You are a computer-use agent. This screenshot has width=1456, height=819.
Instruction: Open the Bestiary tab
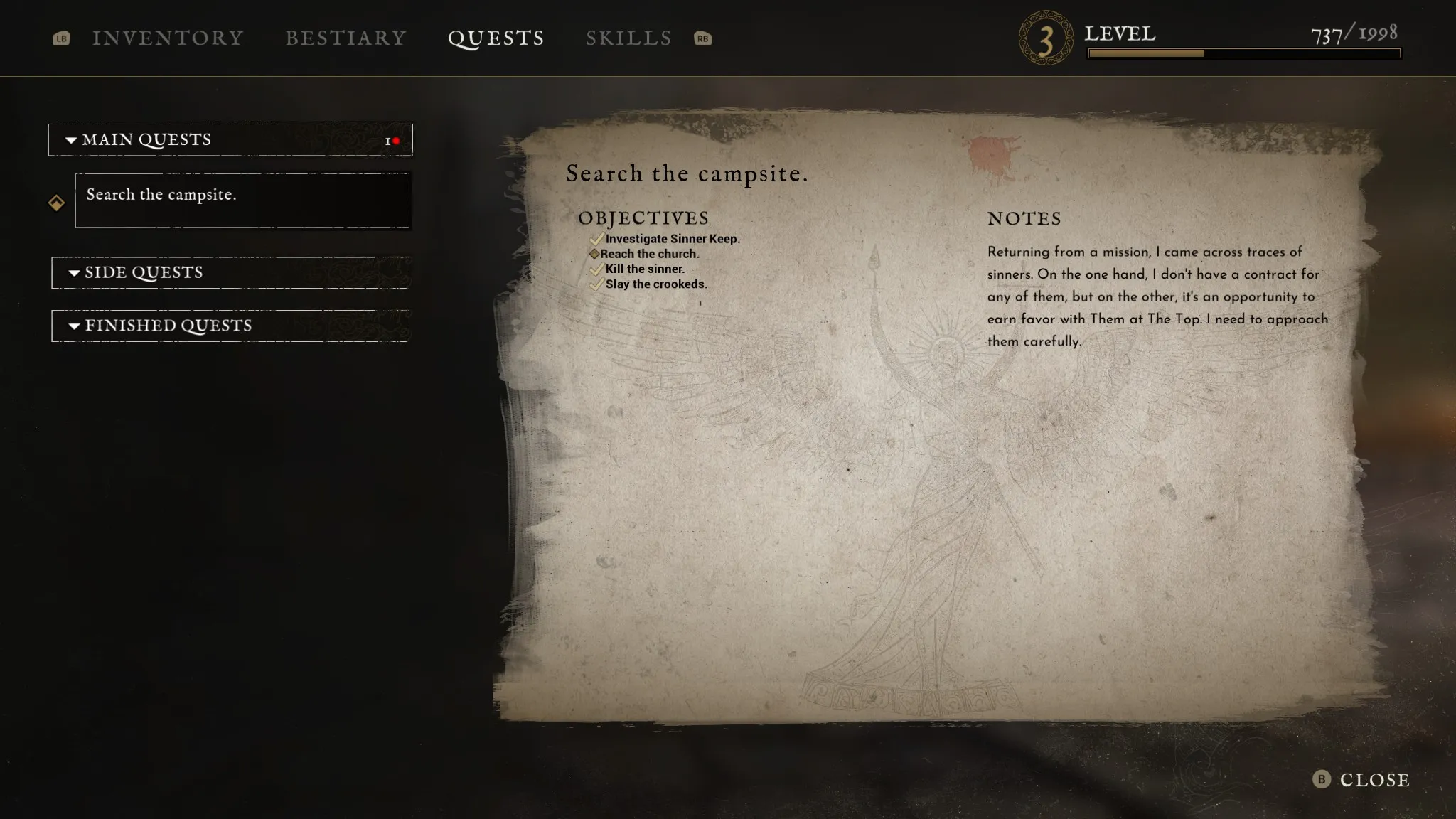click(x=346, y=38)
